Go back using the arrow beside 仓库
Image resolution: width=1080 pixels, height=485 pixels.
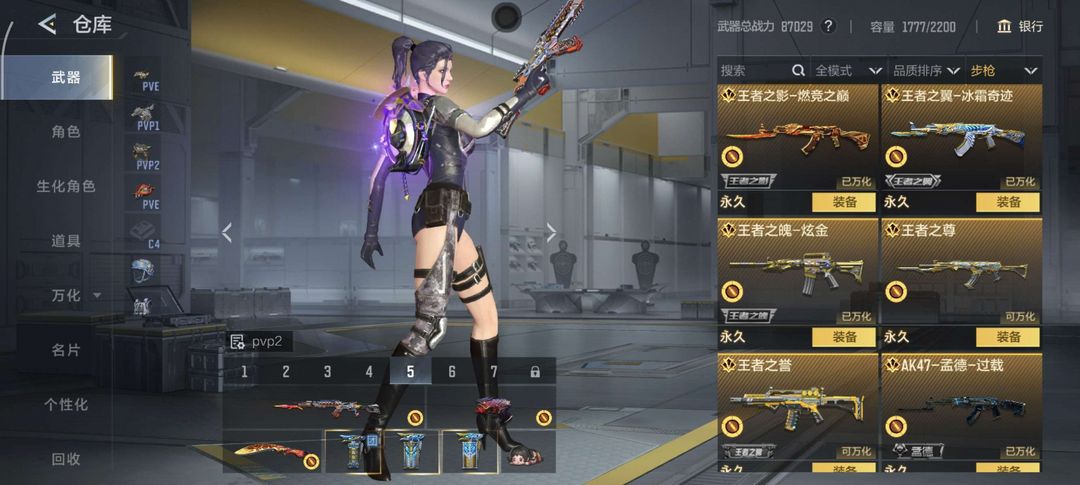tap(47, 25)
